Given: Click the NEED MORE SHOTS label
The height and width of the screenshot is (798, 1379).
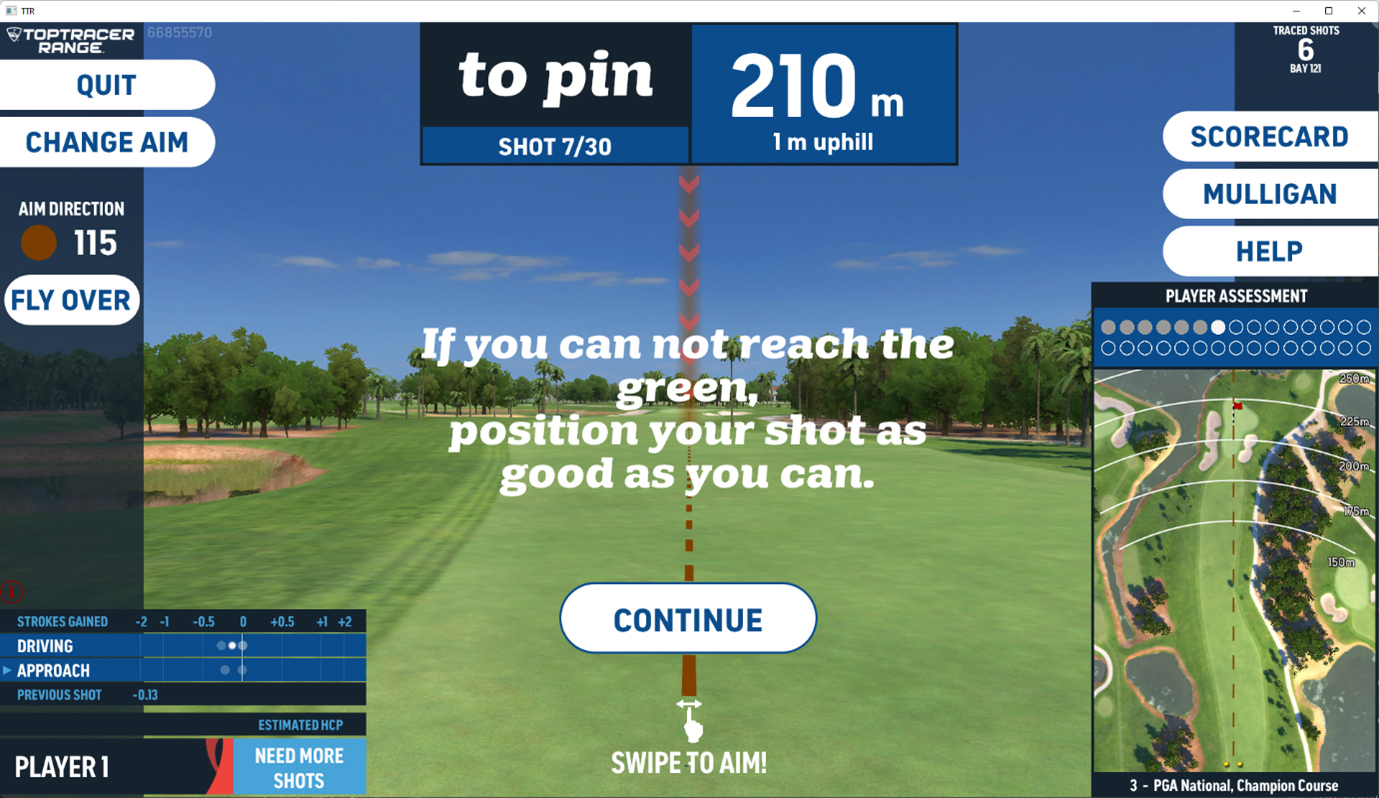Looking at the screenshot, I should pos(299,765).
